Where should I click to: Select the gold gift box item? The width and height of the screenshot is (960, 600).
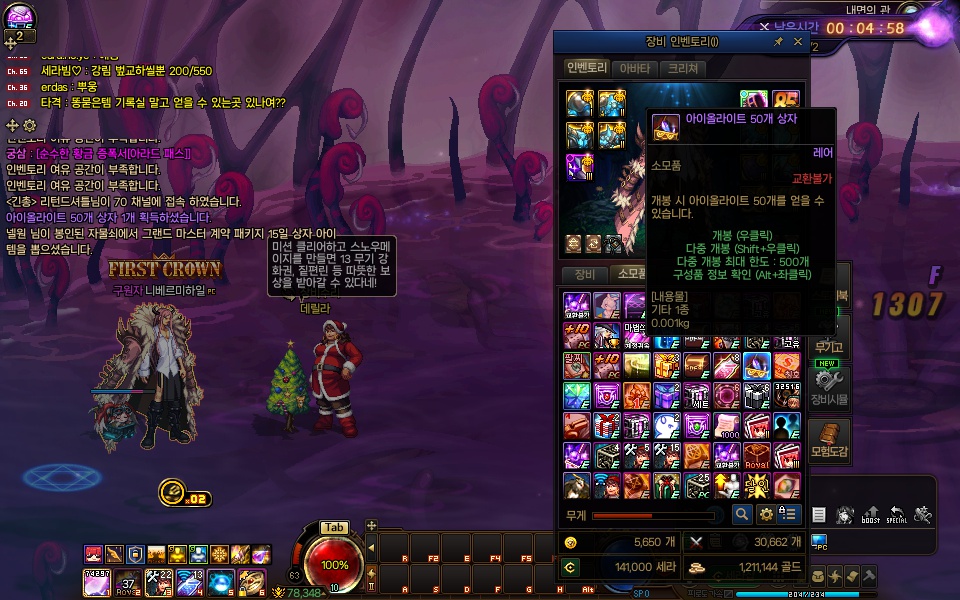coord(667,366)
